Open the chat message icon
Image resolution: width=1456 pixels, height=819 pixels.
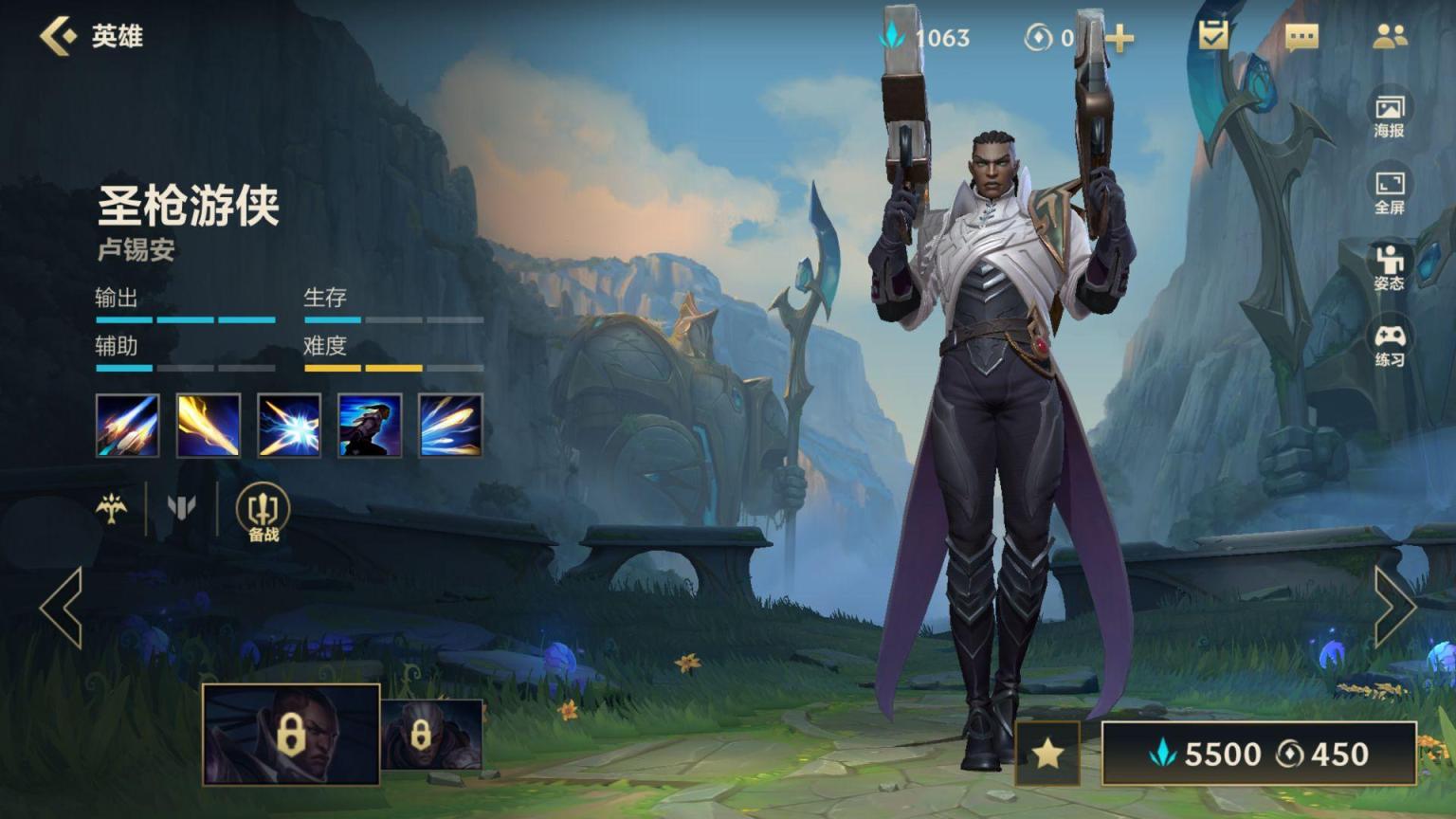tap(1301, 37)
